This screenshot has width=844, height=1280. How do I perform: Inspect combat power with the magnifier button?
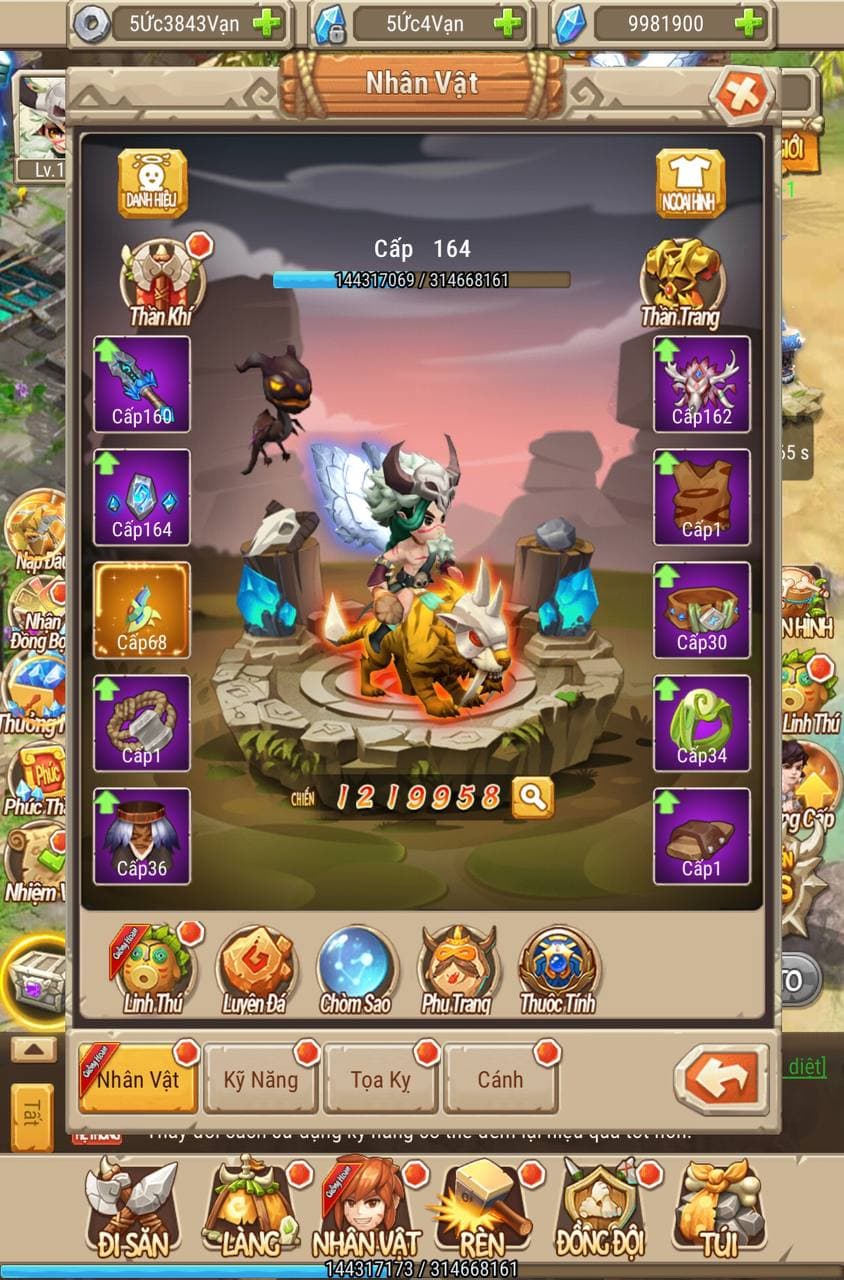point(533,797)
